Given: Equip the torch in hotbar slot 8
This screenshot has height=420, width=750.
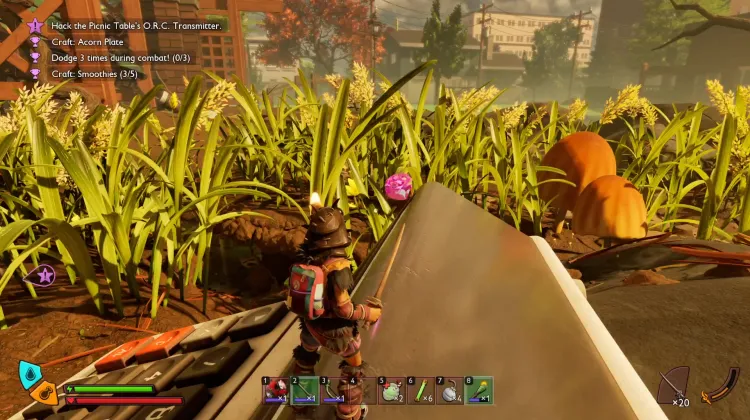Looking at the screenshot, I should tap(480, 391).
